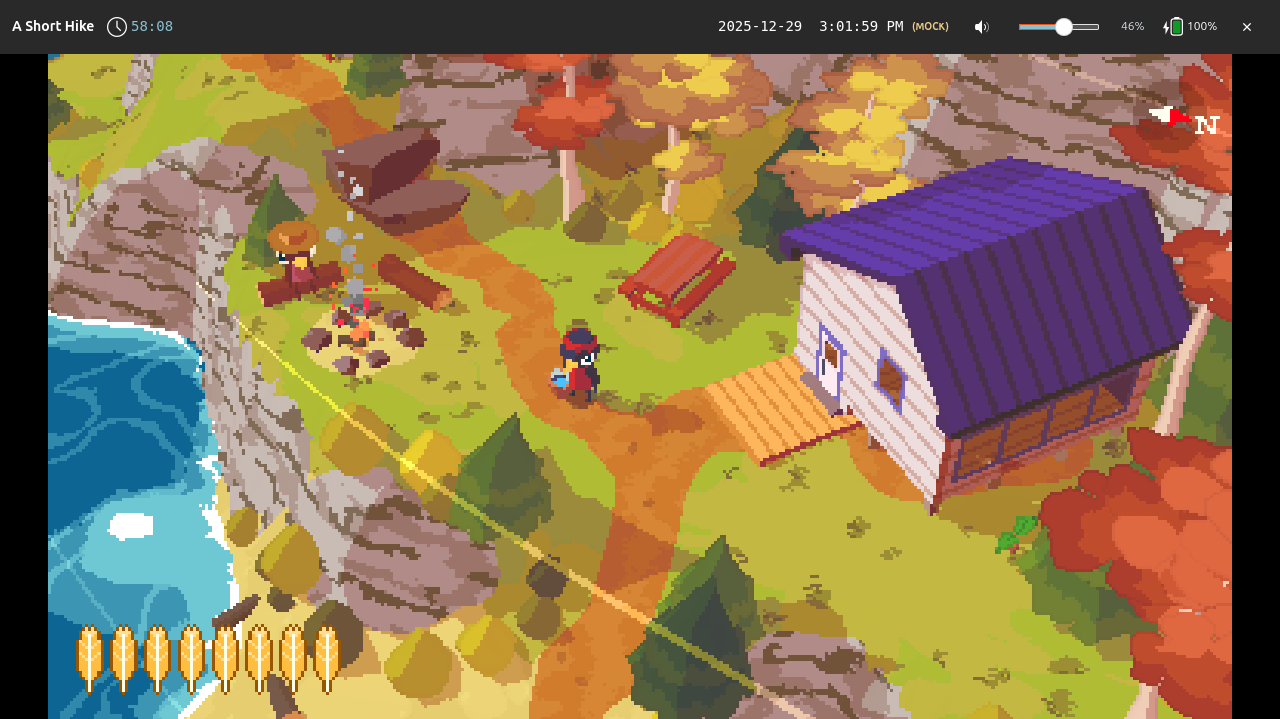Screen dimensions: 1280x719
Task: Mute sound with the speaker icon
Action: click(x=982, y=27)
